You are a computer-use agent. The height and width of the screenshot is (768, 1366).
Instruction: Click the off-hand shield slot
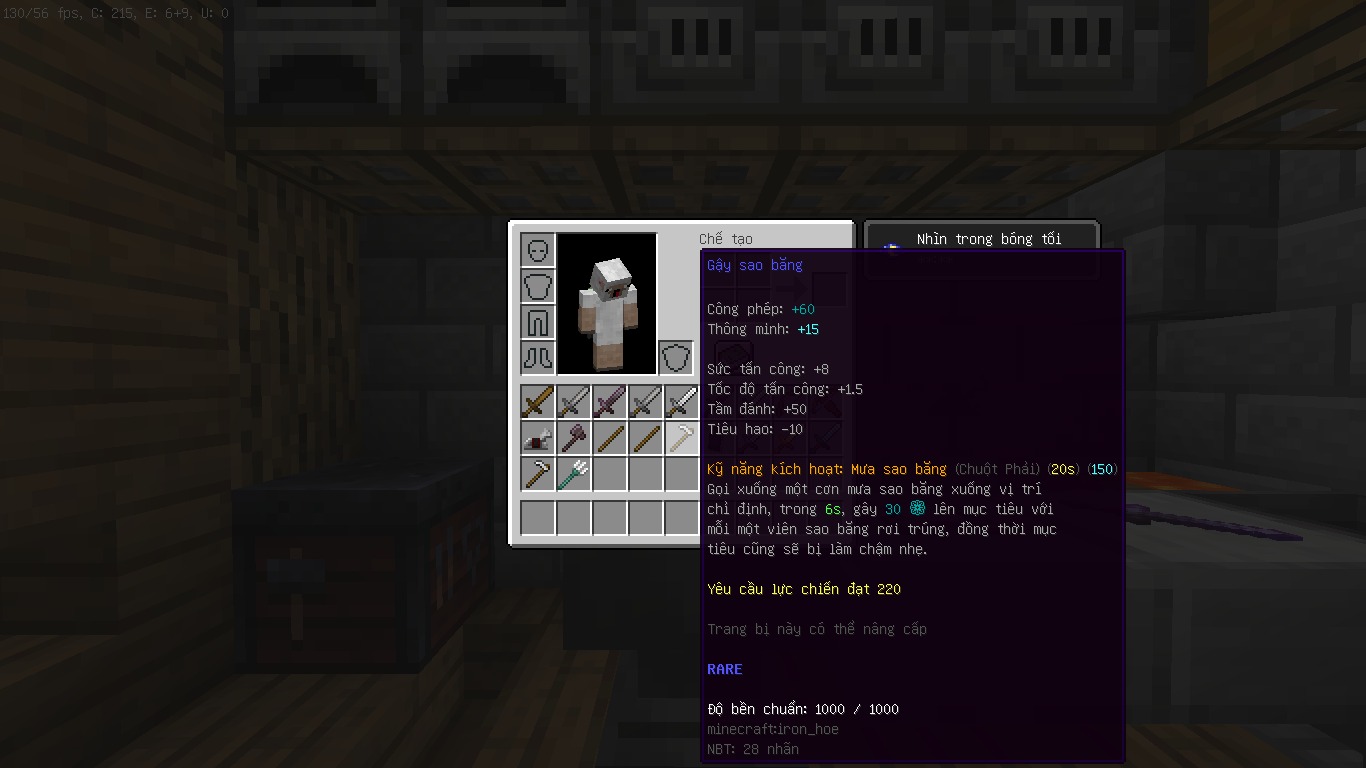[676, 358]
